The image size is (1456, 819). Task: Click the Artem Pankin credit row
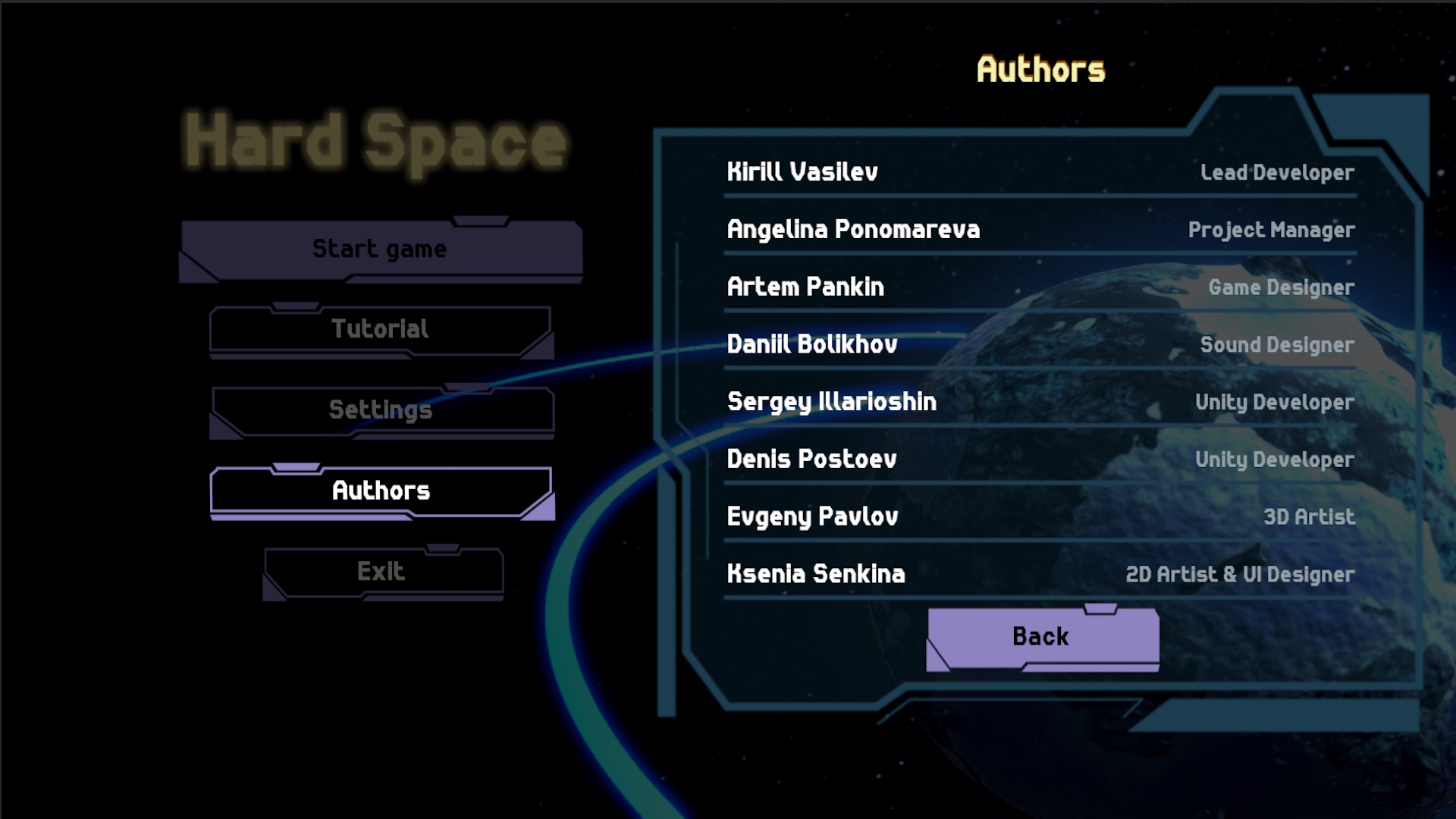click(805, 287)
